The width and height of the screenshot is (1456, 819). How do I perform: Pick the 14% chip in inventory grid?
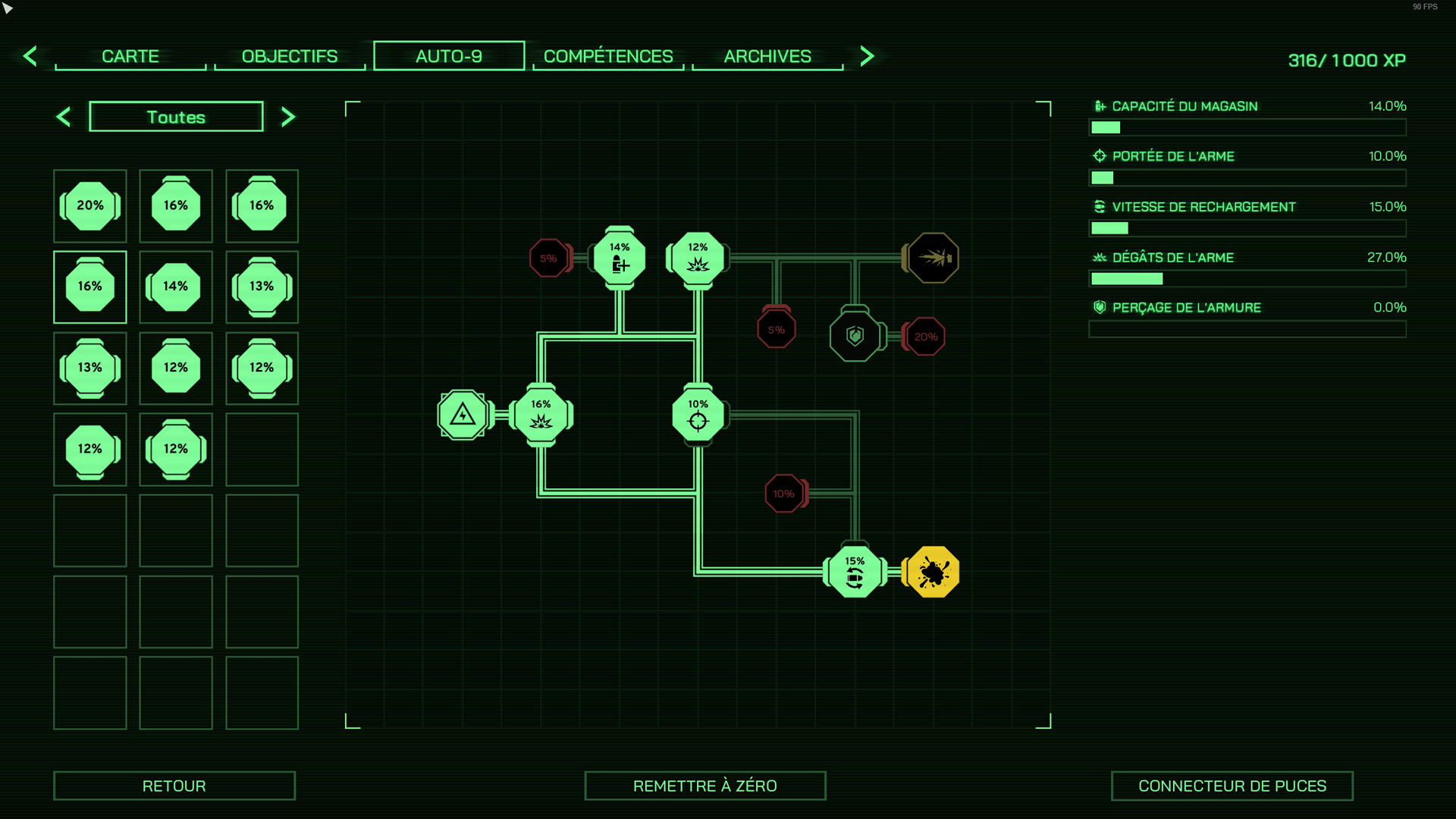coord(176,287)
